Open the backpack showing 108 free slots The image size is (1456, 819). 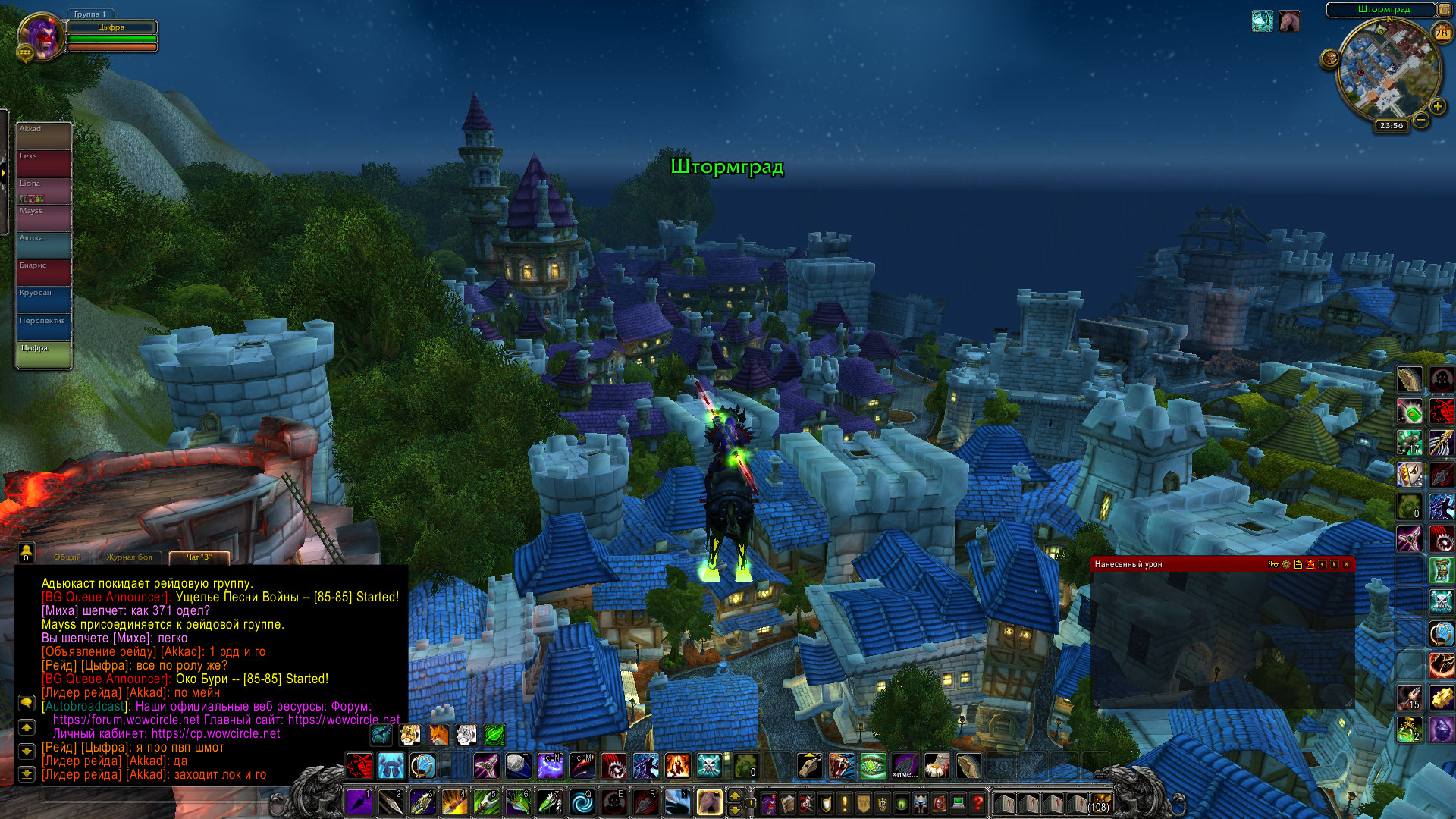coord(1100,802)
